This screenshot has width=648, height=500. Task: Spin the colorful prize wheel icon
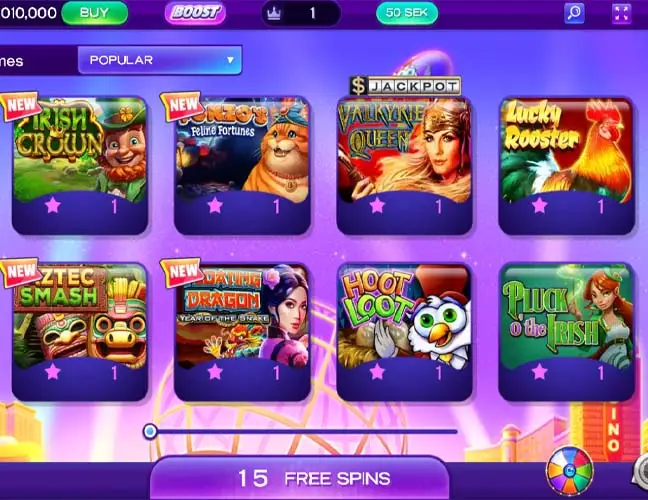coord(569,472)
